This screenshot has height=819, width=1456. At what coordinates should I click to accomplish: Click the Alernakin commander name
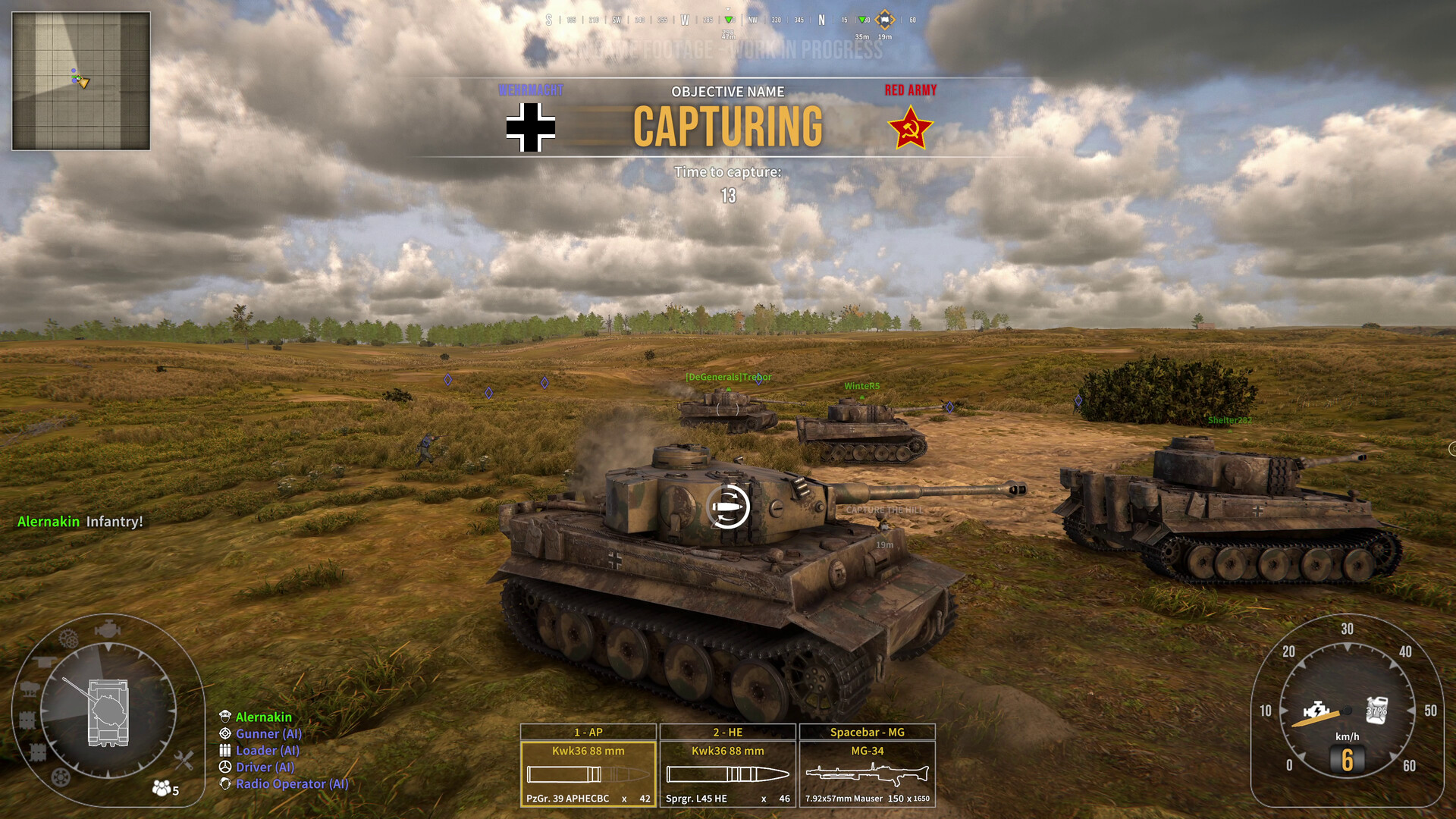262,717
